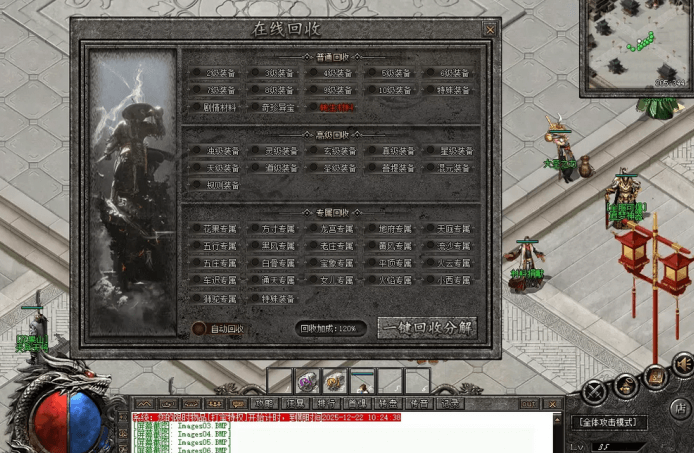The image size is (694, 453).
Task: Select 奇珍异宝 for recycling
Action: pos(256,106)
